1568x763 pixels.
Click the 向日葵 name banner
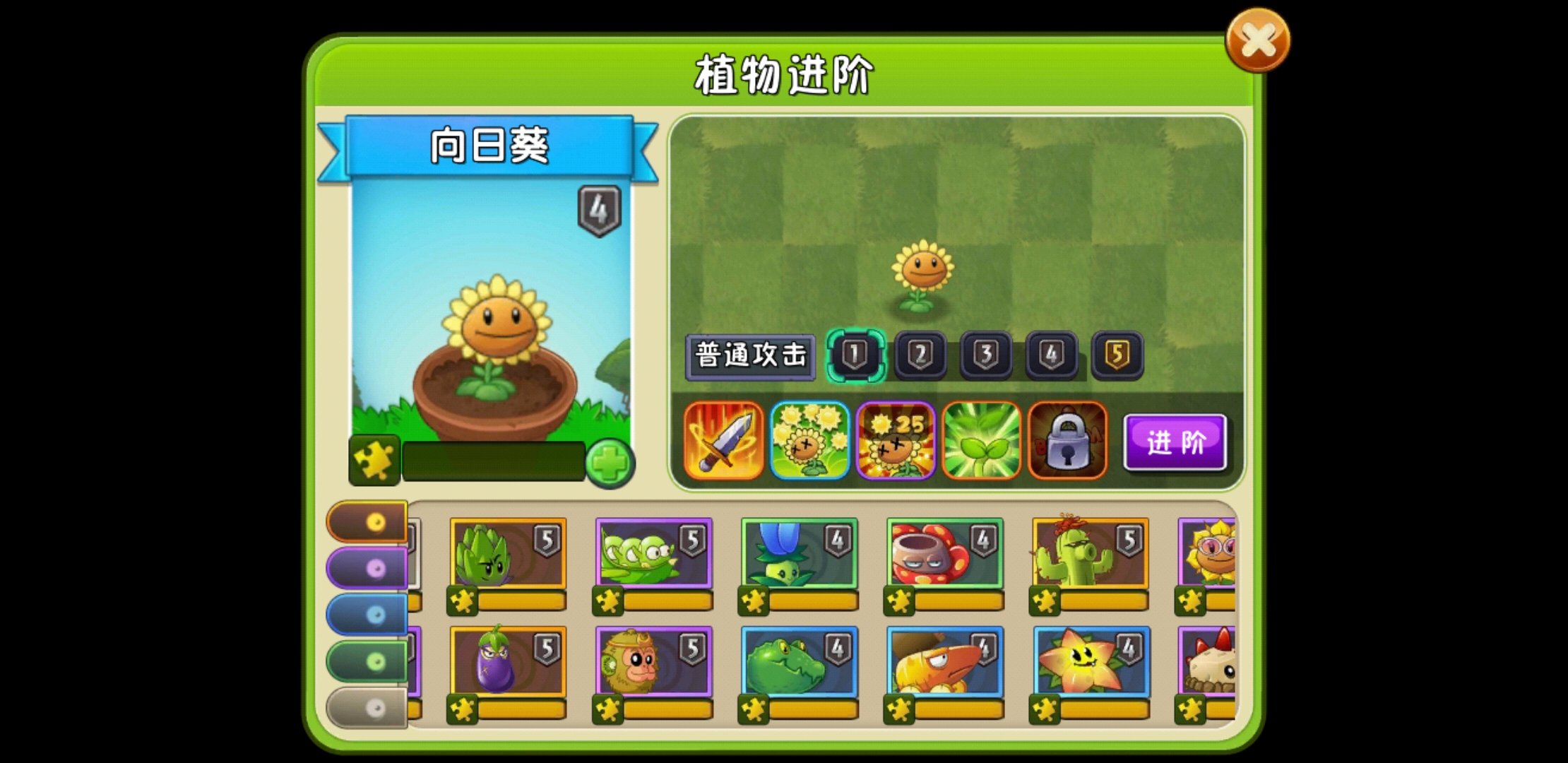490,146
